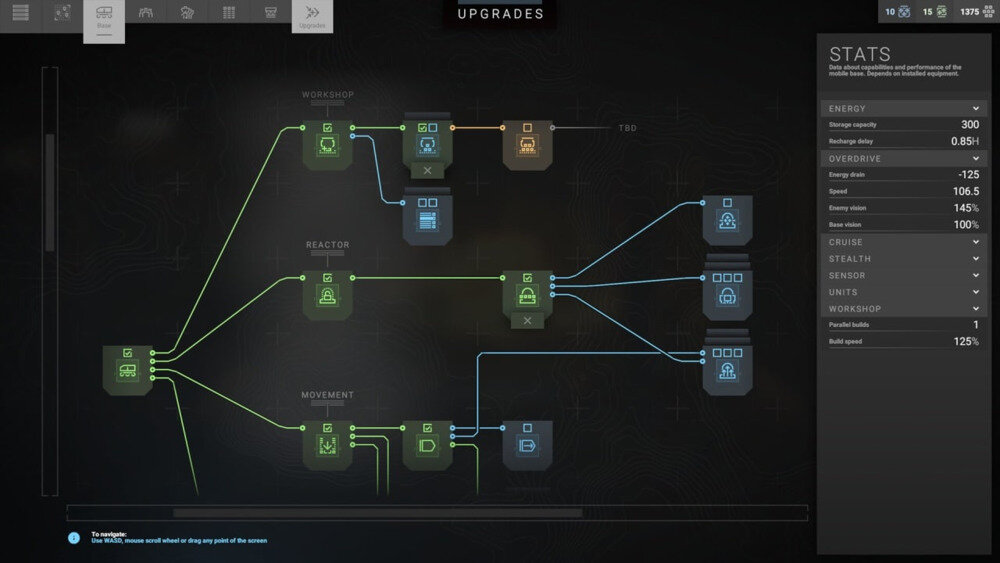Expand the Stealth stats section

[975, 259]
